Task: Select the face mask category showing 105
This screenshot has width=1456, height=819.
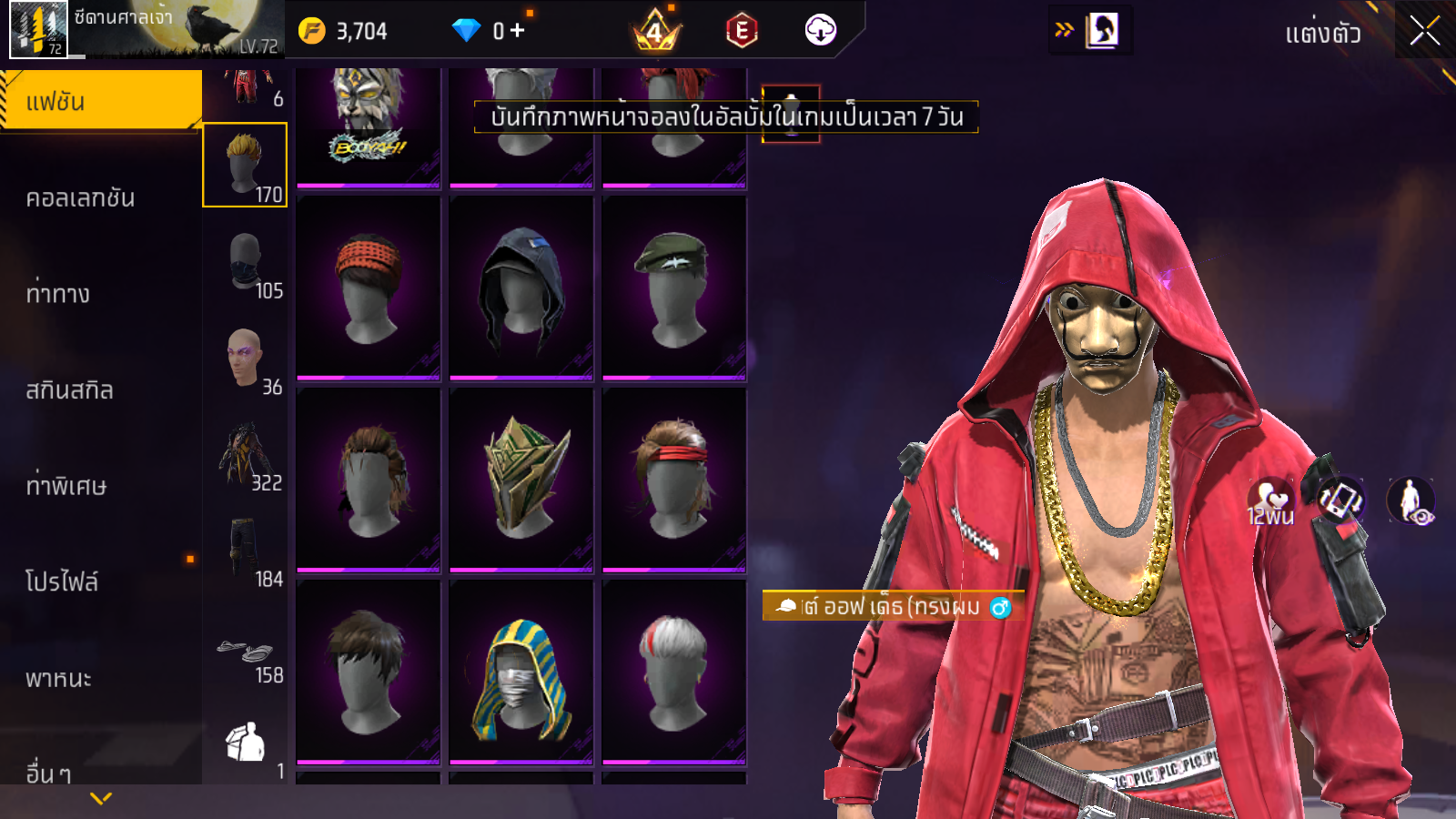Action: coord(245,264)
